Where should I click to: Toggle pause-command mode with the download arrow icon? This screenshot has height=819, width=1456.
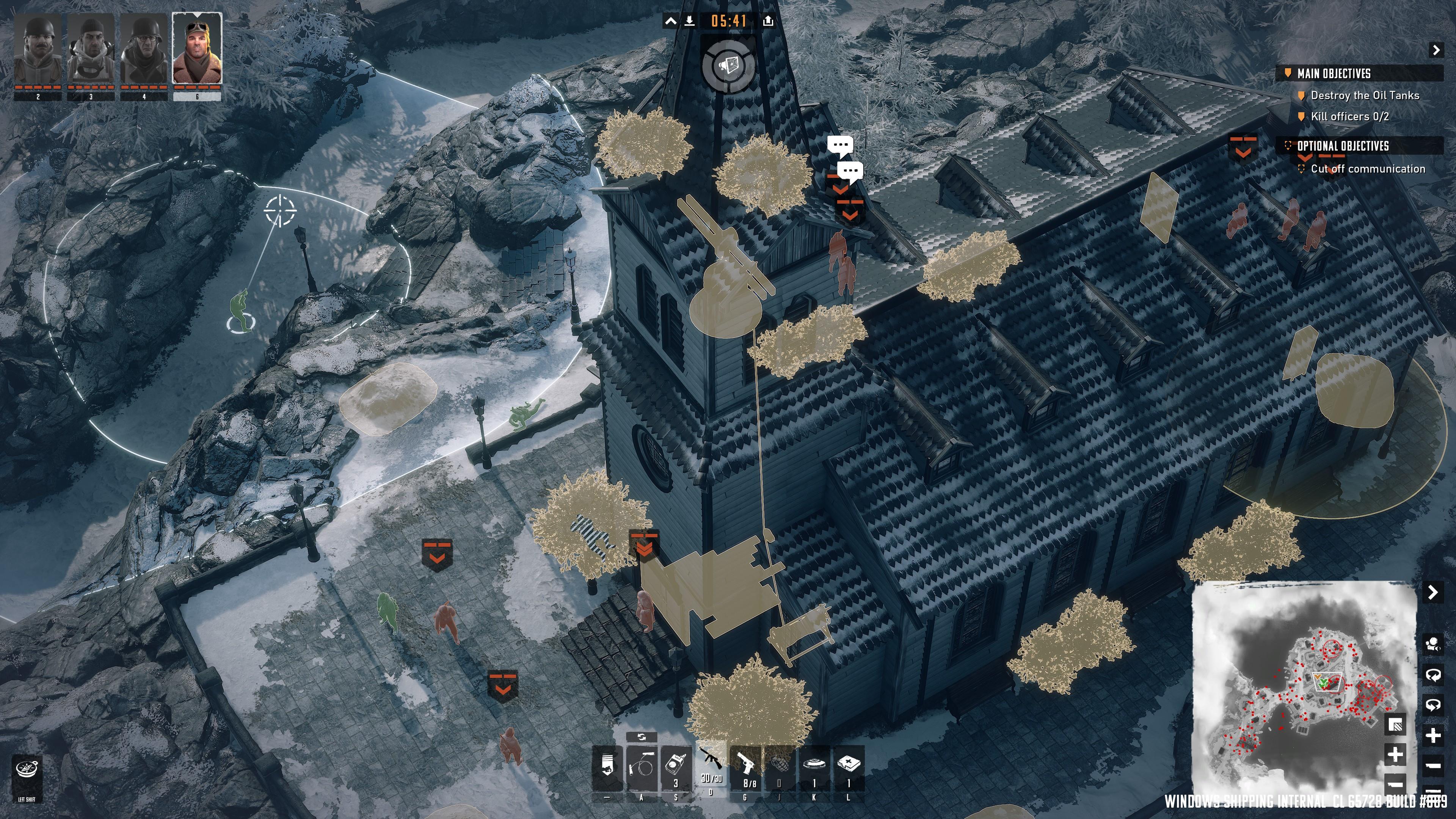click(690, 22)
